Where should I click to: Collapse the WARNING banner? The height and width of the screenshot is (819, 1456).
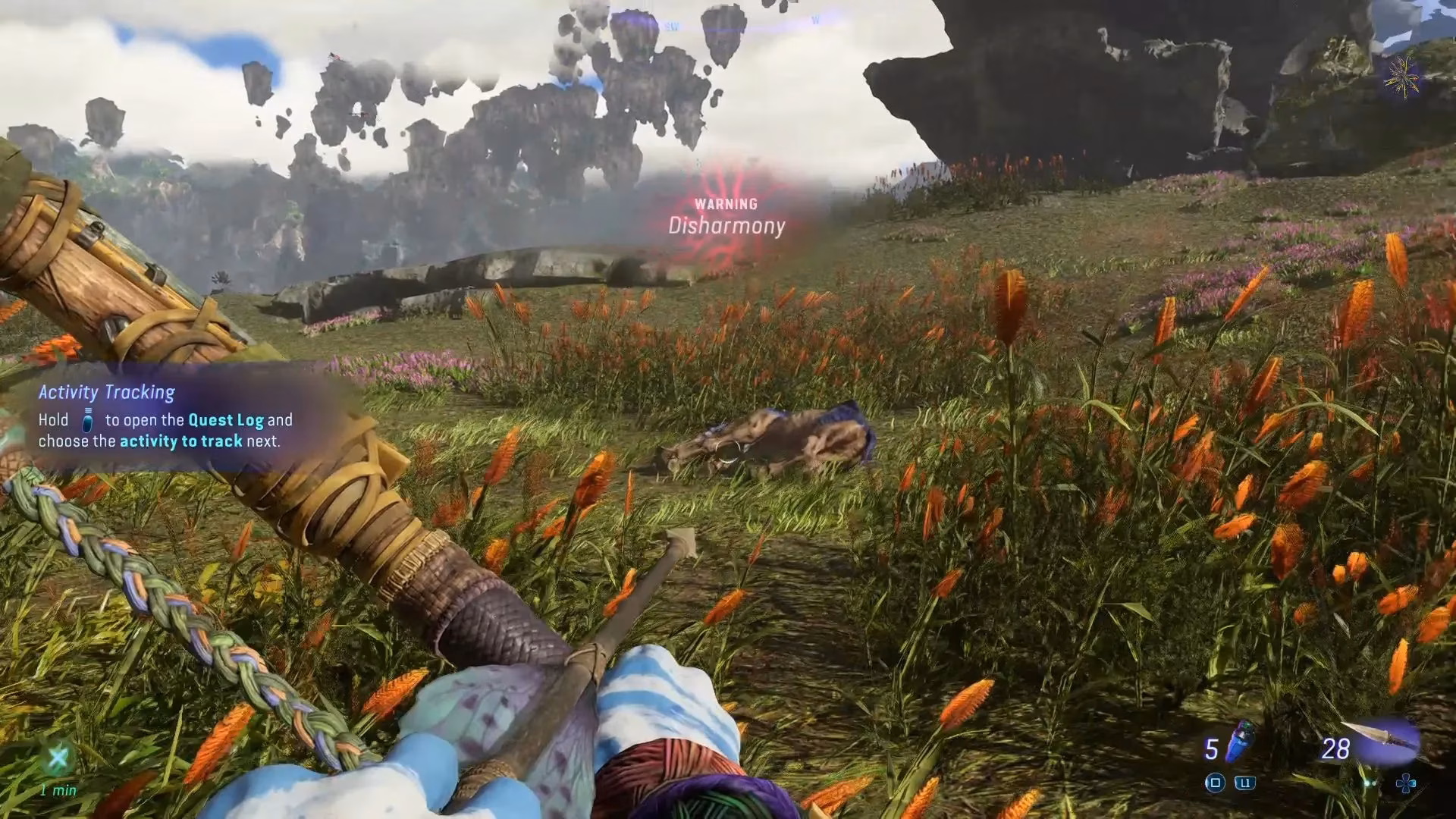click(x=726, y=203)
